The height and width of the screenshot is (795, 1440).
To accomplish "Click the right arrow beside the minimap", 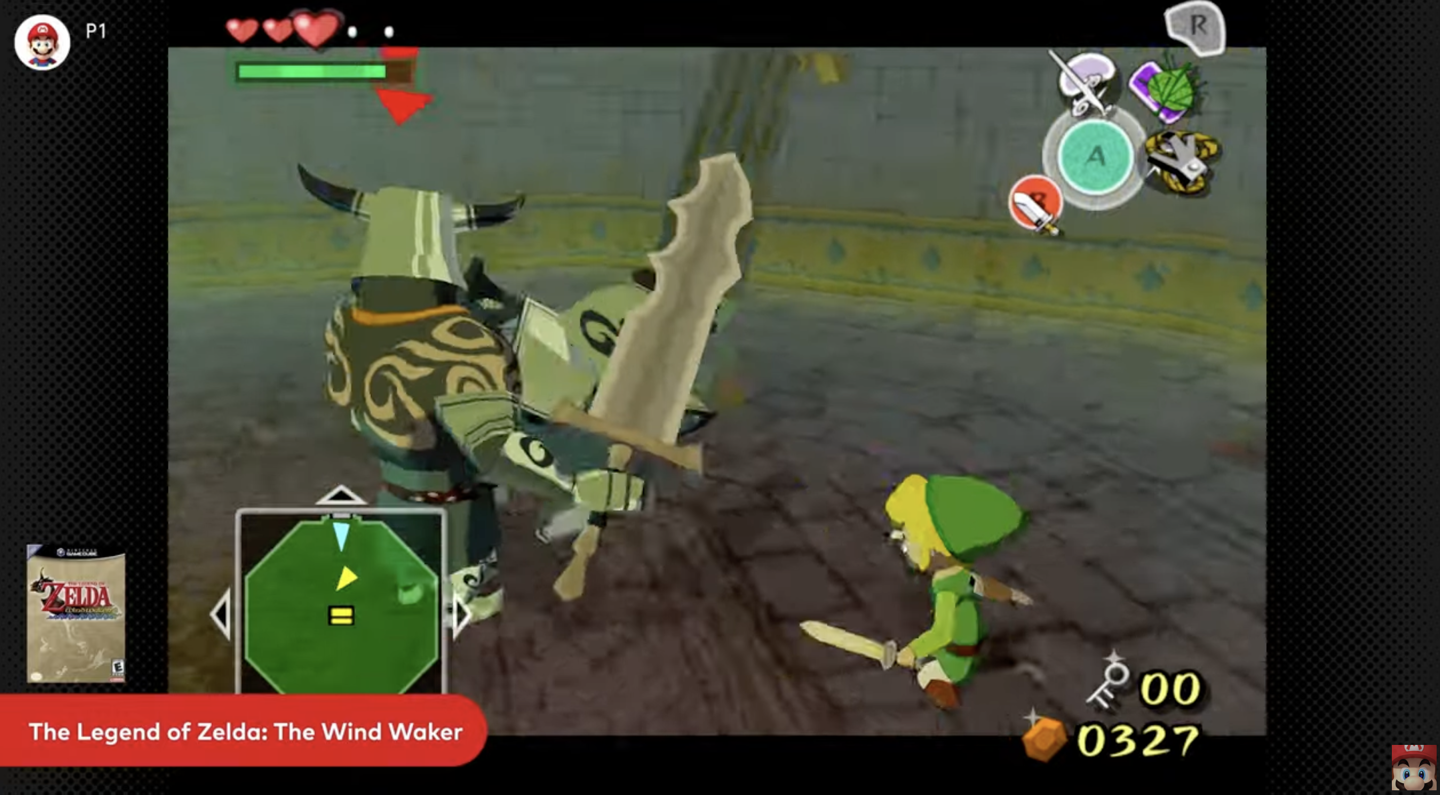I will 459,615.
